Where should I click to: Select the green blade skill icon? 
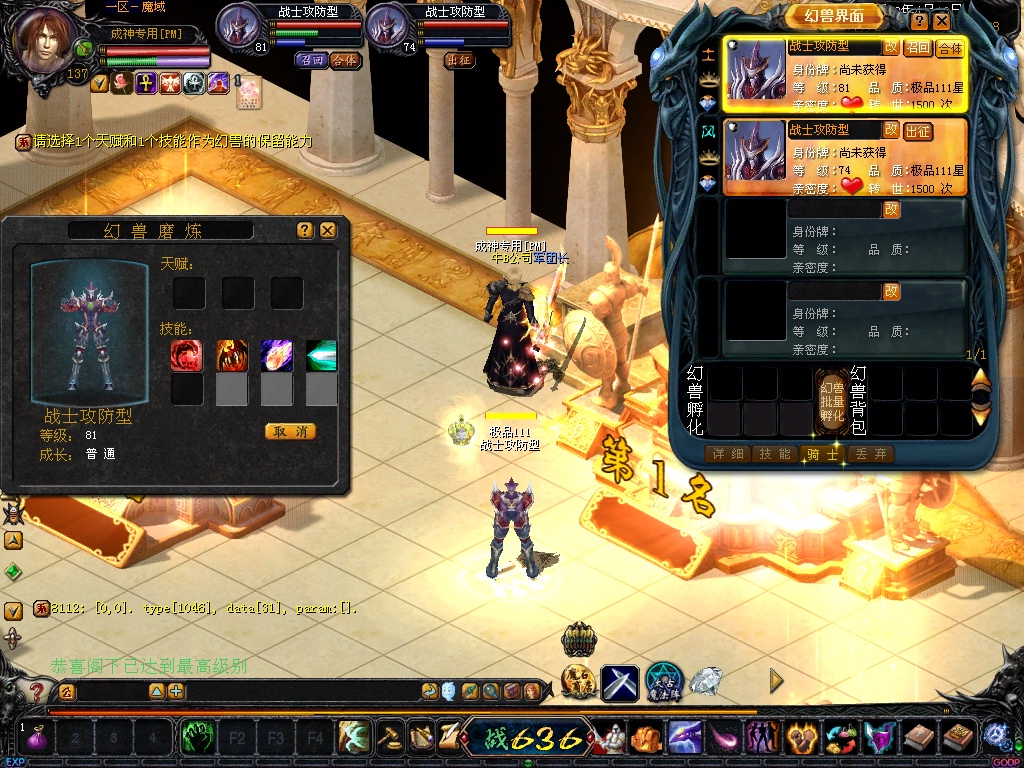[x=321, y=355]
